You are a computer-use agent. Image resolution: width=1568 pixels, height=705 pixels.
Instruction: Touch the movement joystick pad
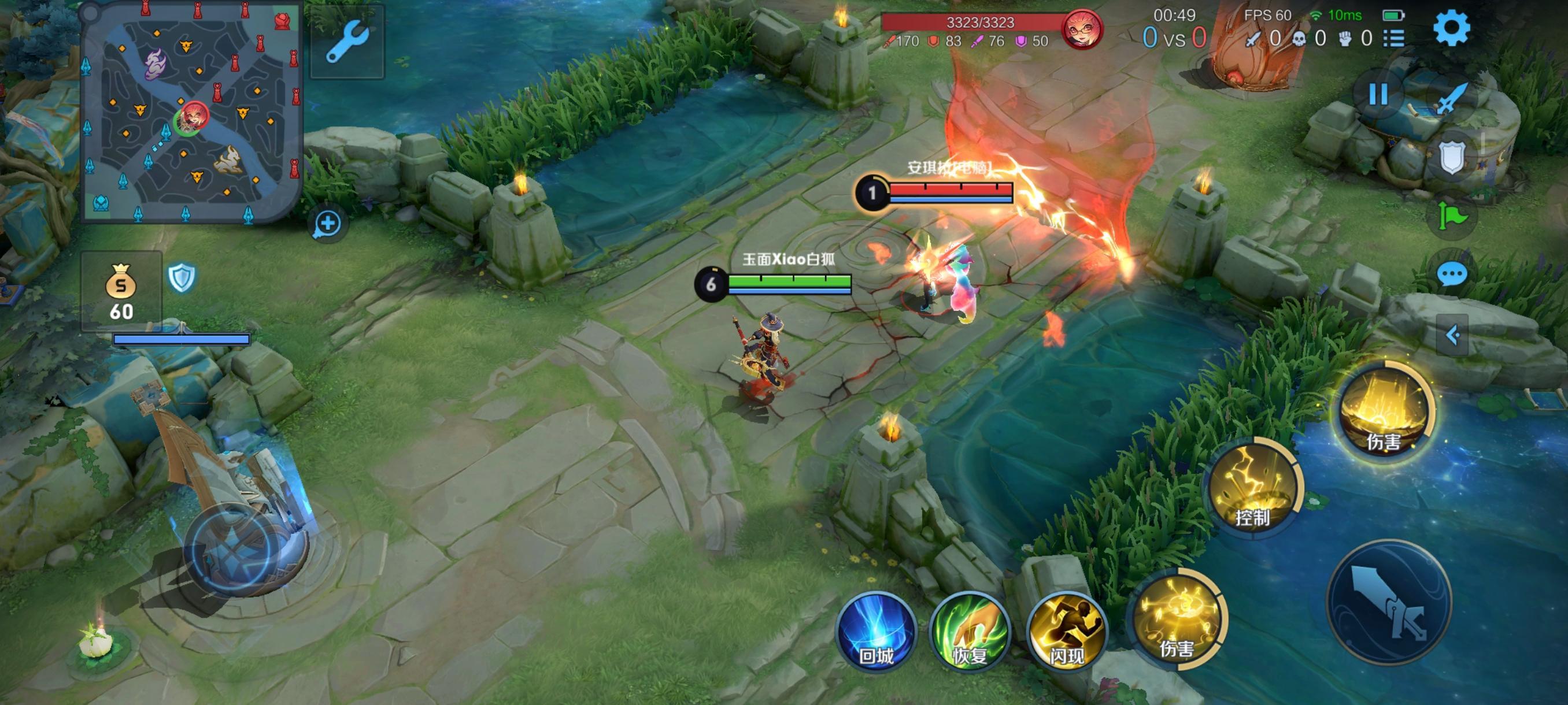[234, 551]
